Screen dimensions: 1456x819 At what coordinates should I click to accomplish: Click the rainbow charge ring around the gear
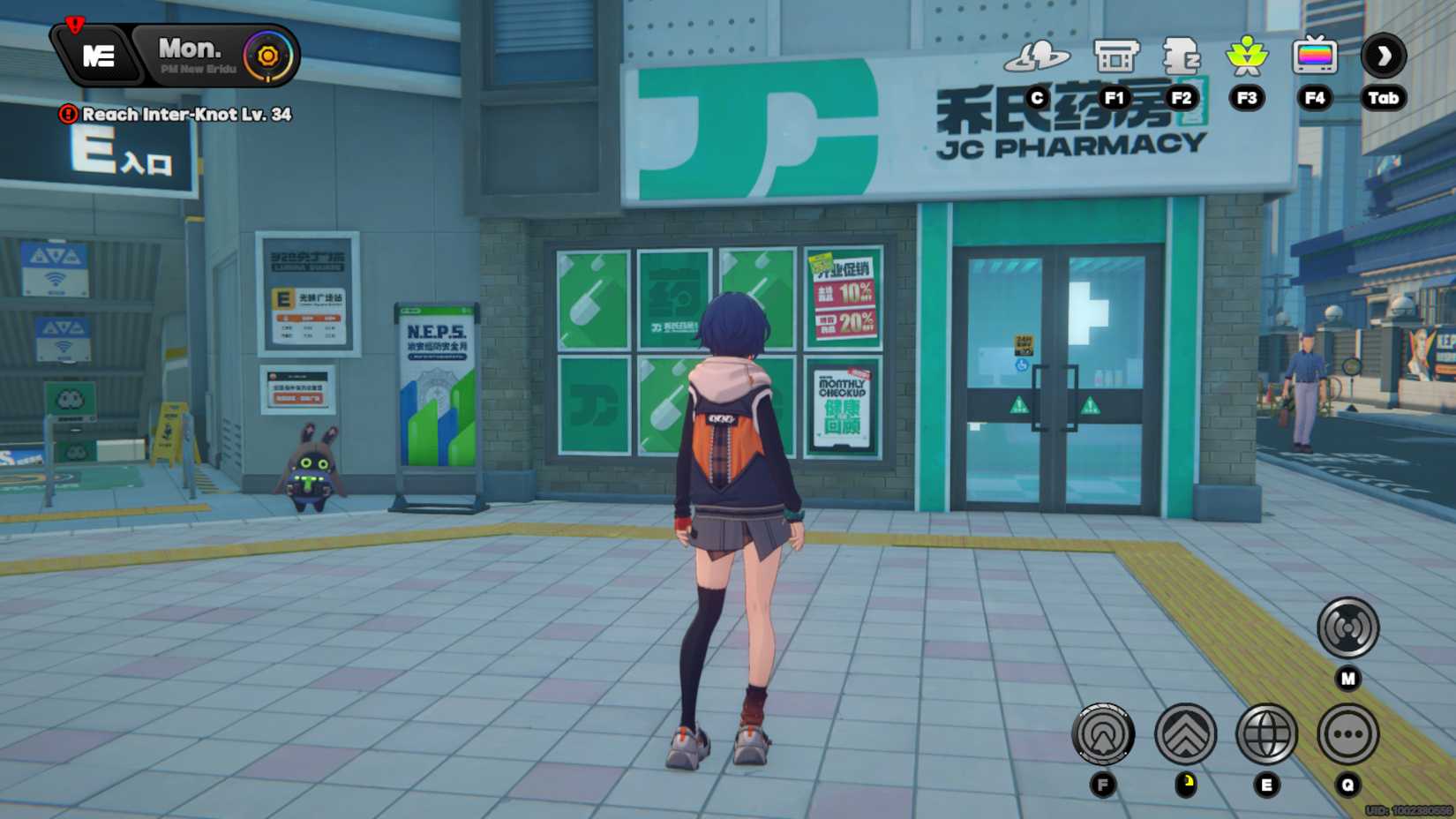pyautogui.click(x=267, y=55)
